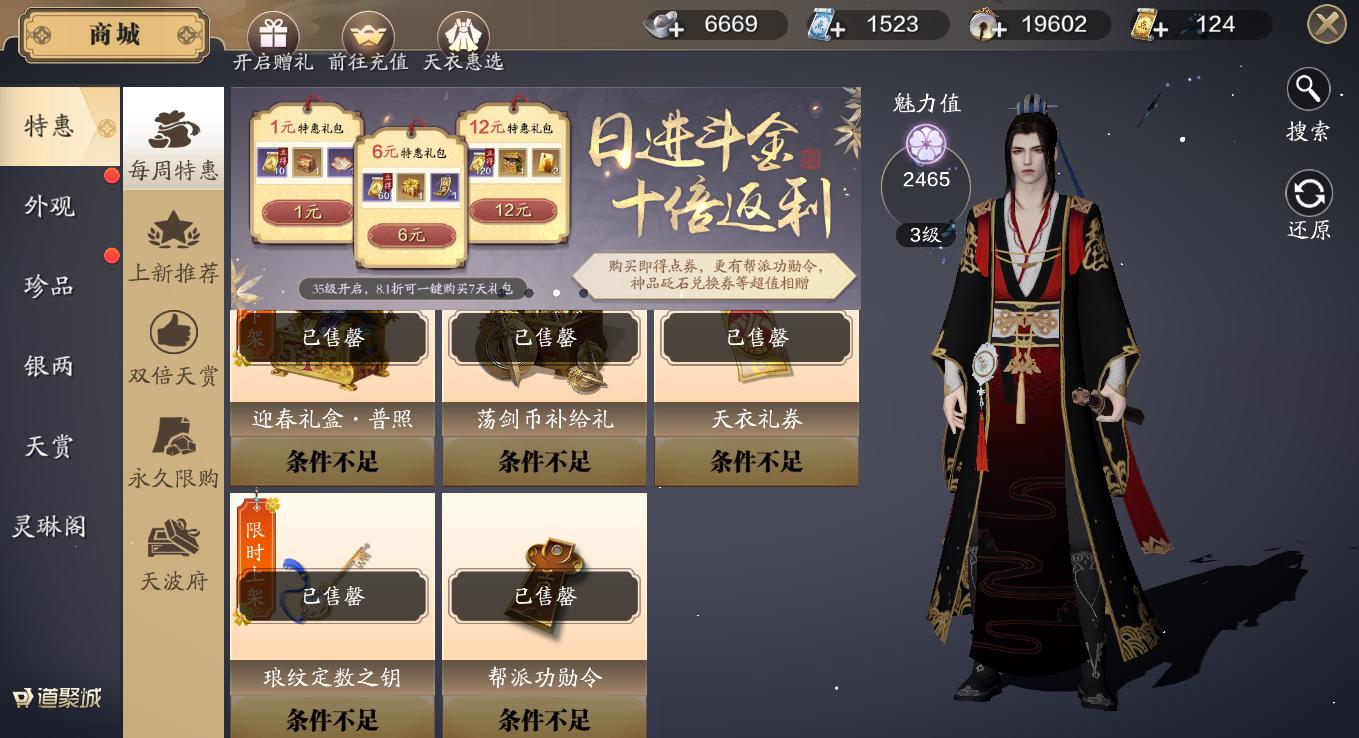Switch to 上新推荐 subcategory
The image size is (1359, 738).
pos(173,248)
